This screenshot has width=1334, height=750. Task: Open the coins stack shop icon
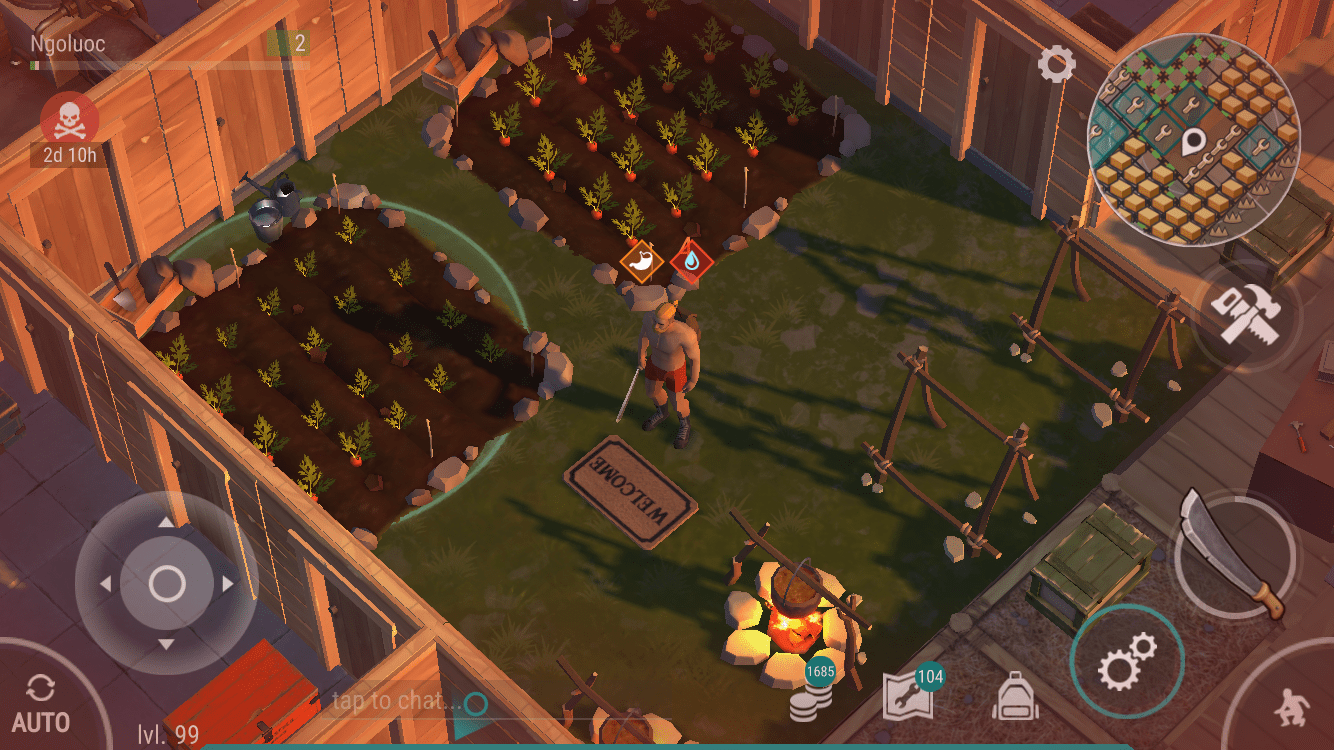pos(810,696)
